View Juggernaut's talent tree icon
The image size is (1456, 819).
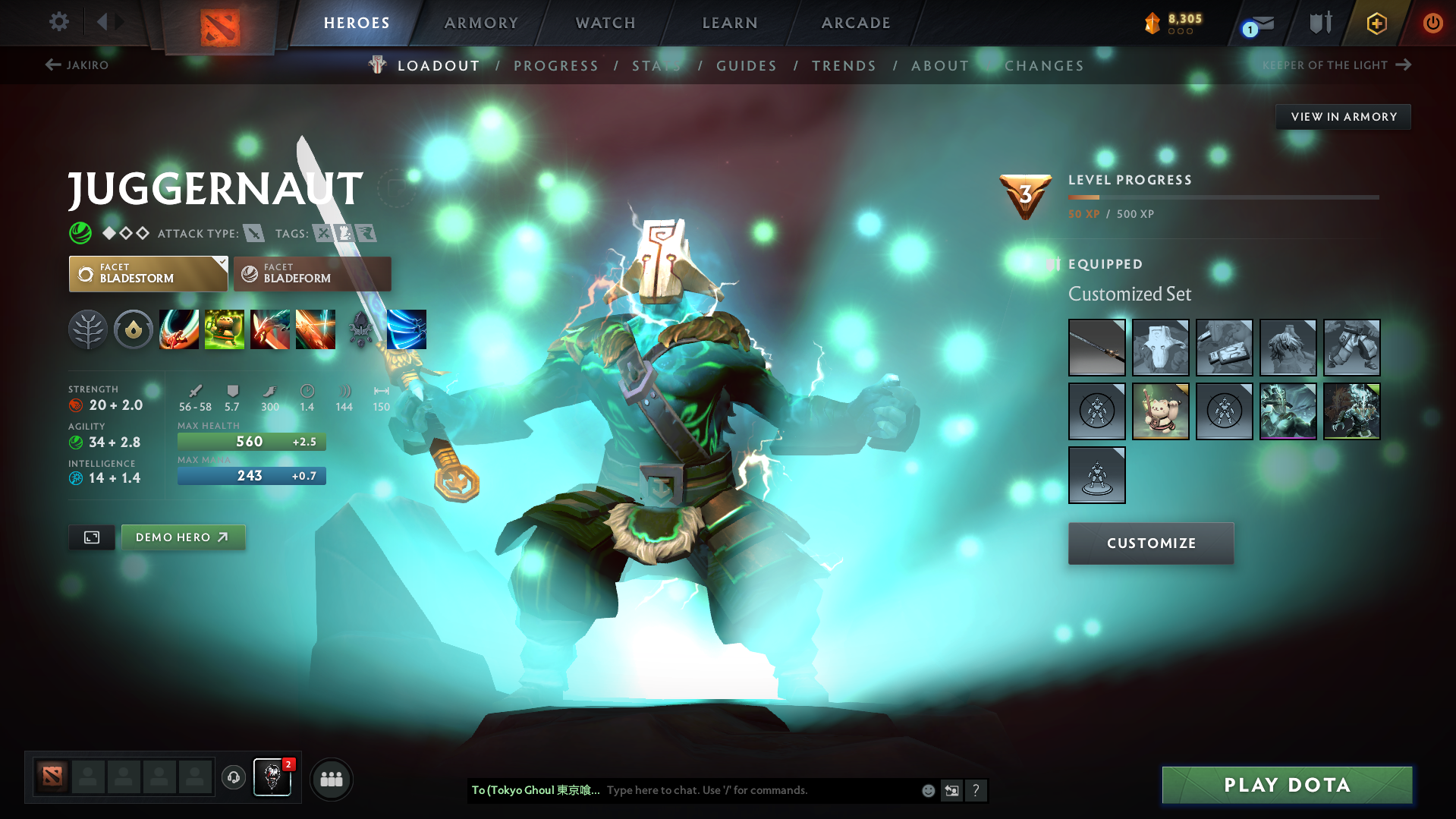point(88,329)
